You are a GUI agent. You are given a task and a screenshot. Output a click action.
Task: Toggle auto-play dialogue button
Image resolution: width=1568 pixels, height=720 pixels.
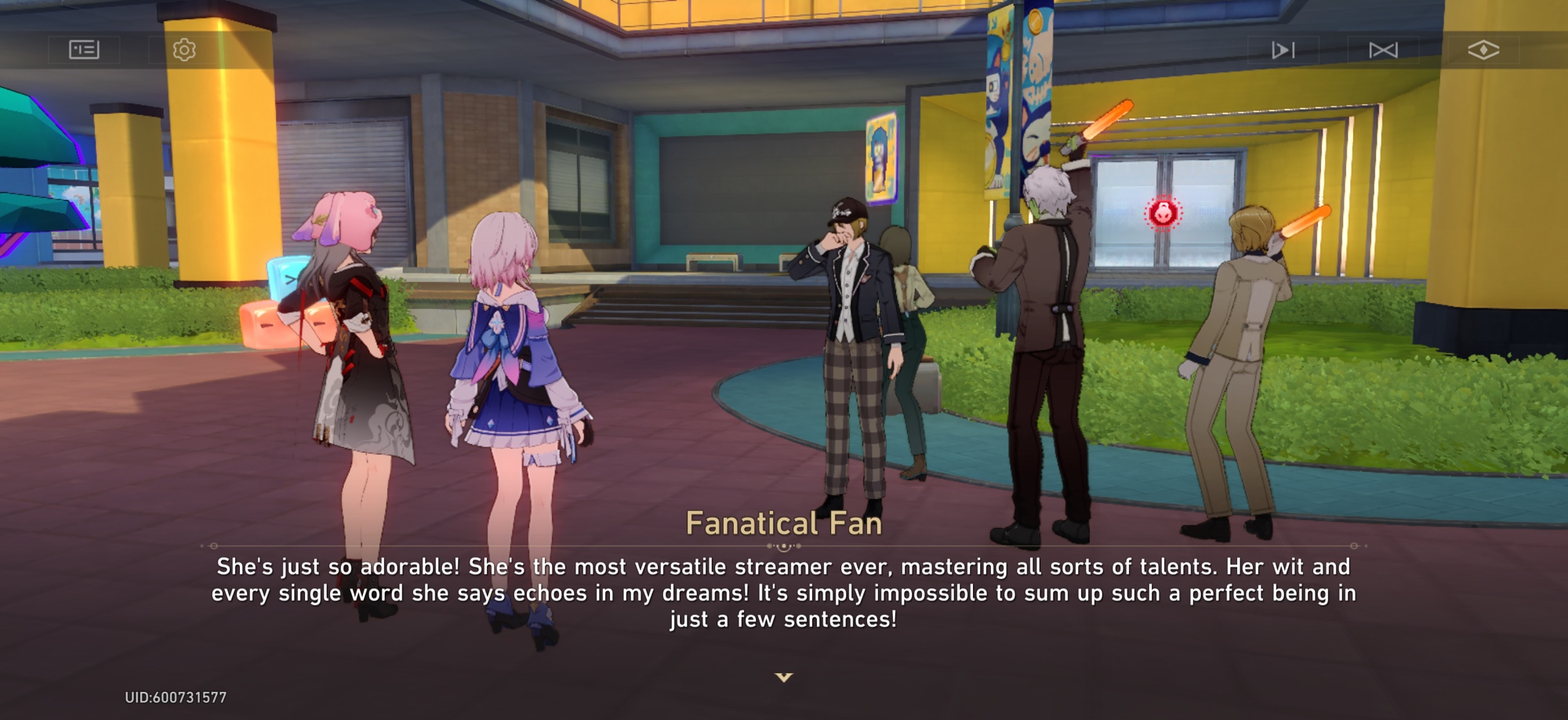(1283, 50)
